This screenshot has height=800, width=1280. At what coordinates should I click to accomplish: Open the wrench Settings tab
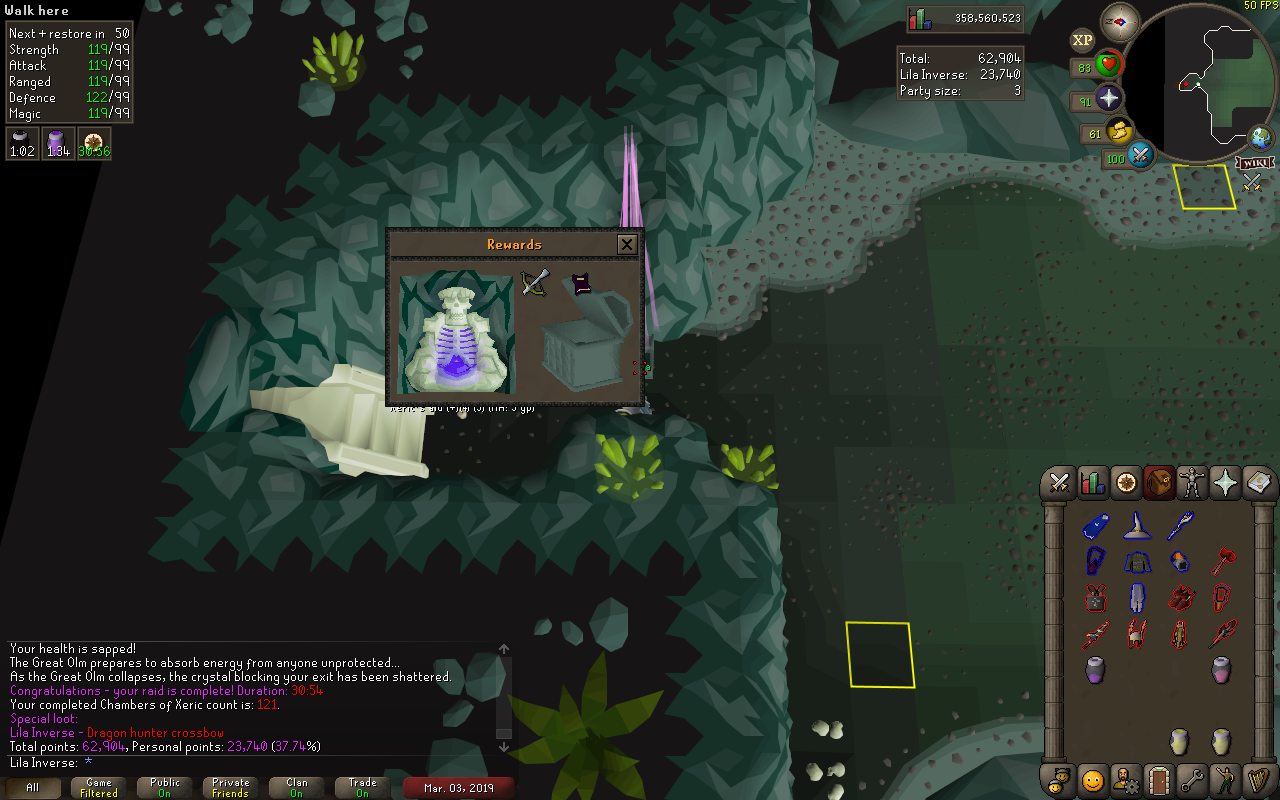coord(1192,778)
